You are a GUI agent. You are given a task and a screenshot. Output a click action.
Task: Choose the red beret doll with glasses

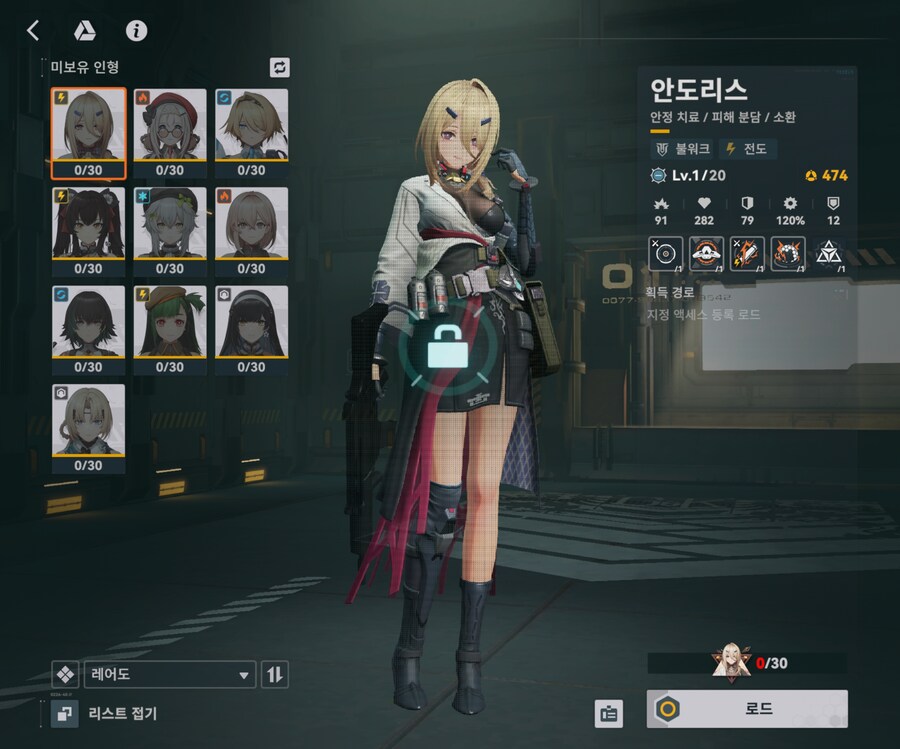[170, 133]
